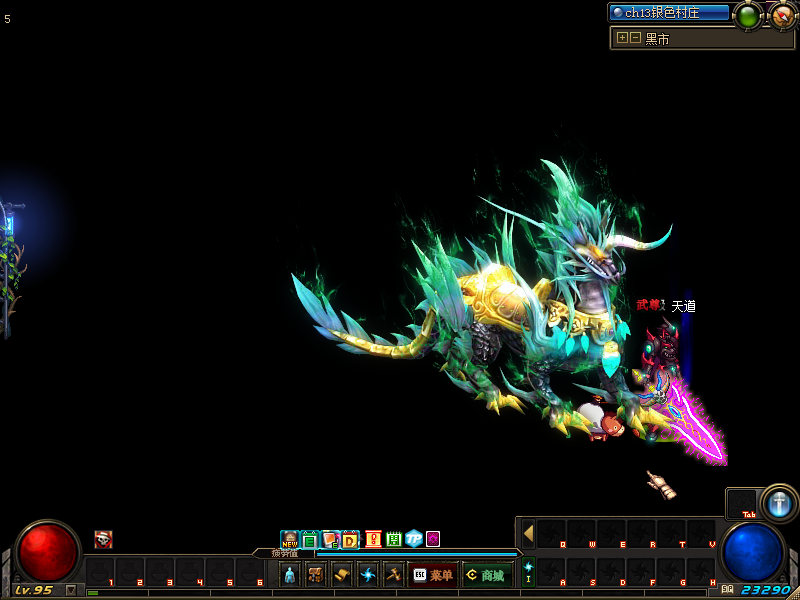
Task: Open the character info icon
Action: (290, 575)
